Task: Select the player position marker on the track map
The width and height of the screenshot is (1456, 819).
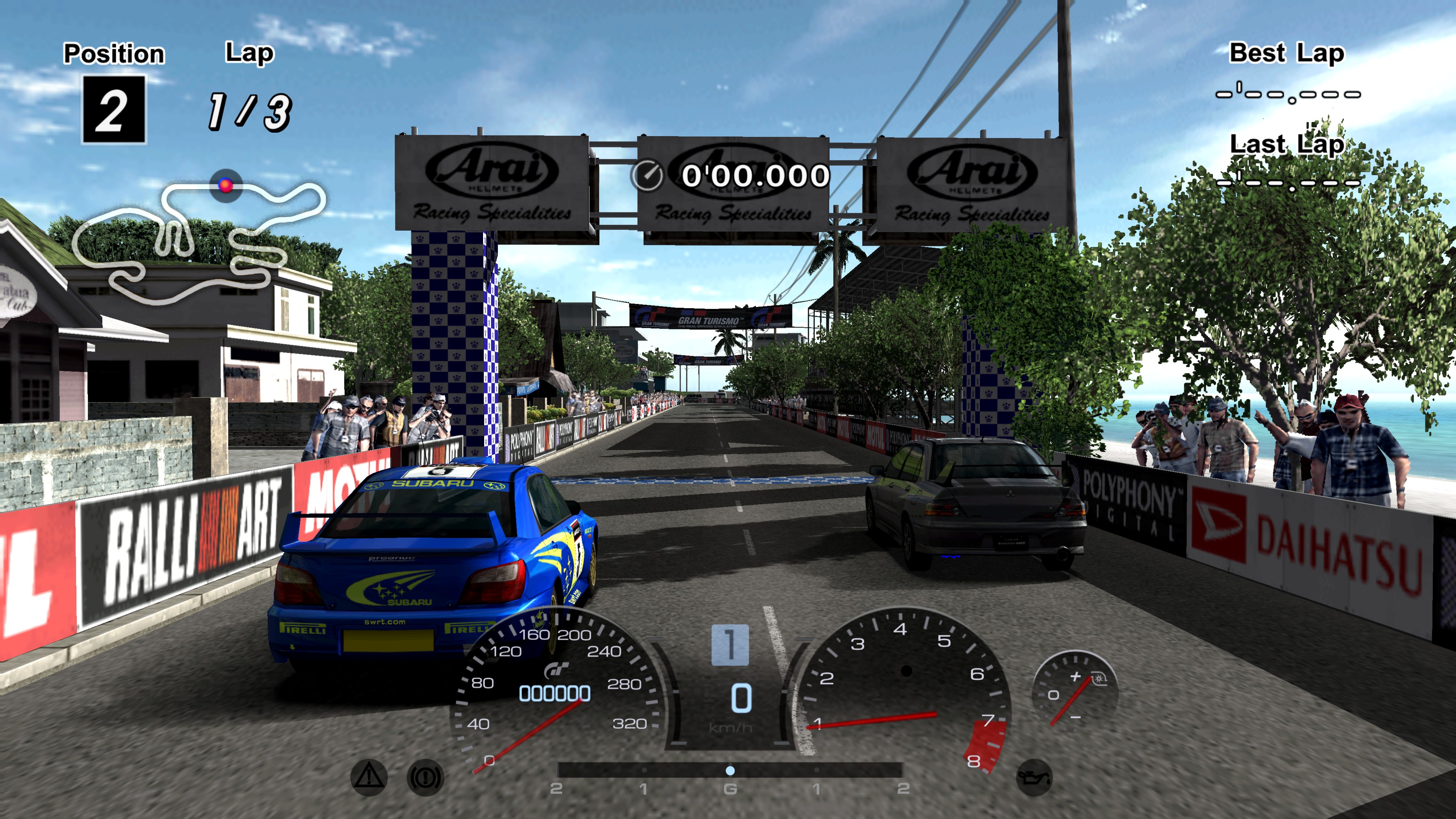Action: click(226, 185)
